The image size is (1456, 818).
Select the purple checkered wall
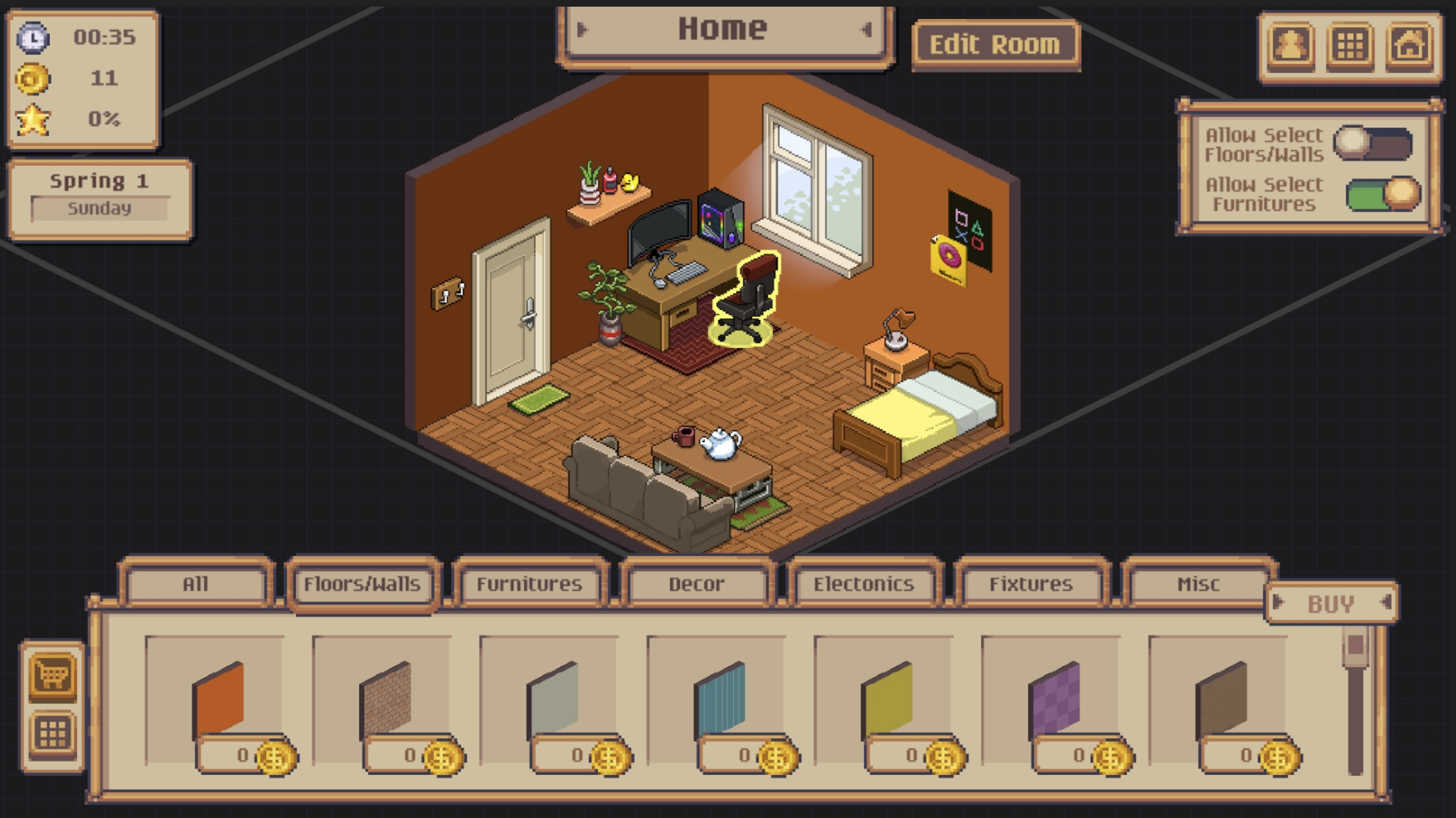pos(1054,700)
